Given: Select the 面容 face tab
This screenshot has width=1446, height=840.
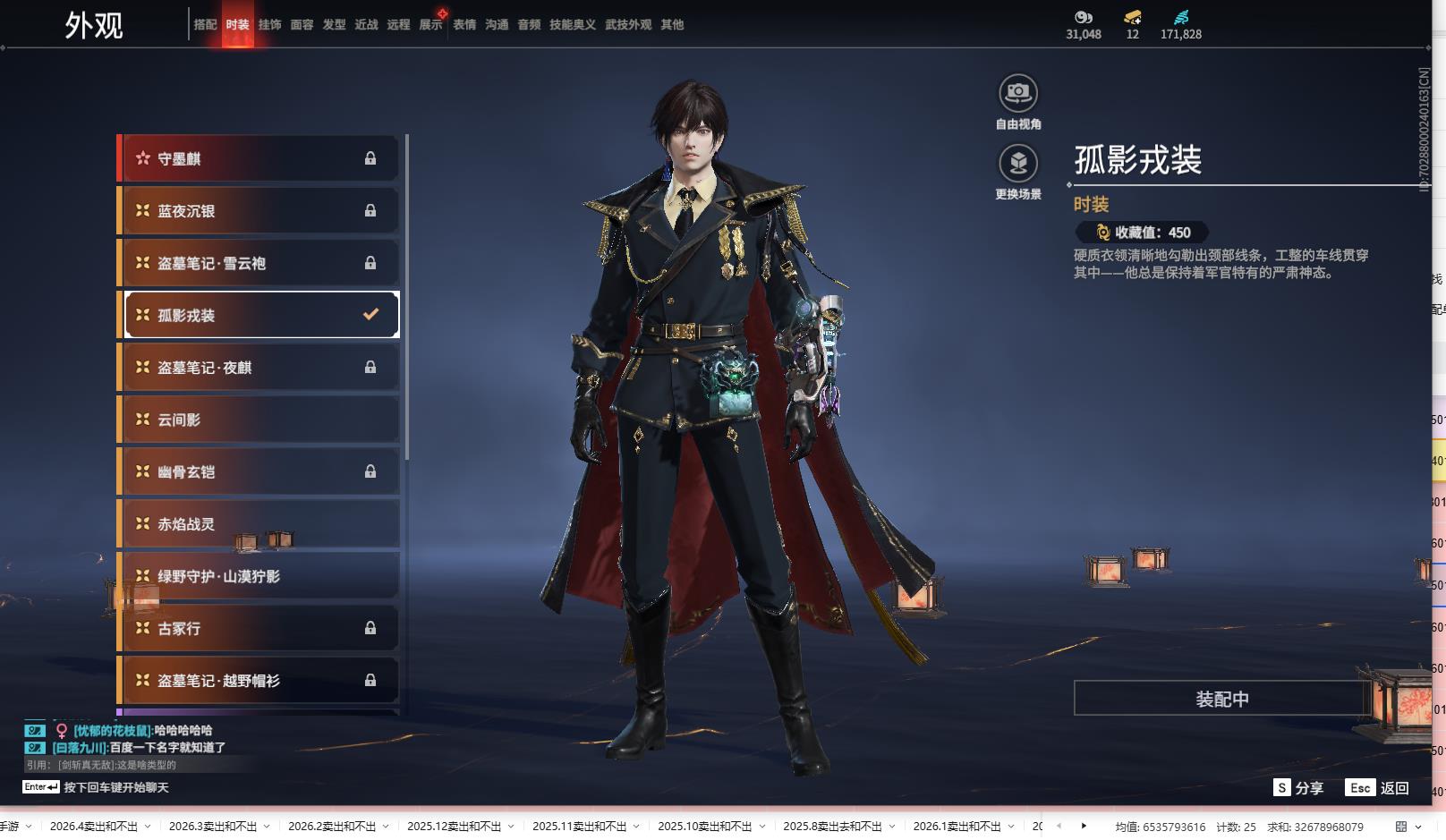Looking at the screenshot, I should pyautogui.click(x=302, y=25).
